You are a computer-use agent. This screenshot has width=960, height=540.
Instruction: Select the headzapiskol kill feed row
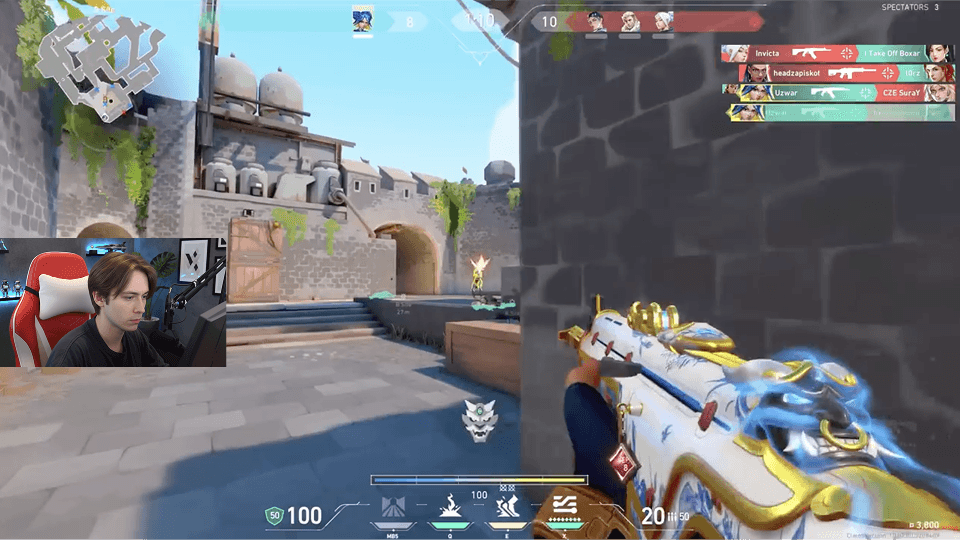coord(847,73)
